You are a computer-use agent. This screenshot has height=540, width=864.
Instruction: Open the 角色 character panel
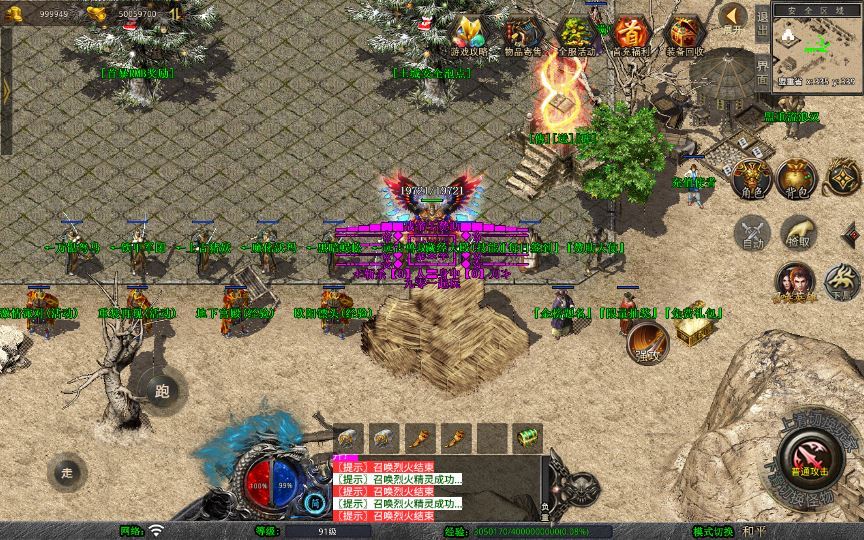click(x=752, y=178)
